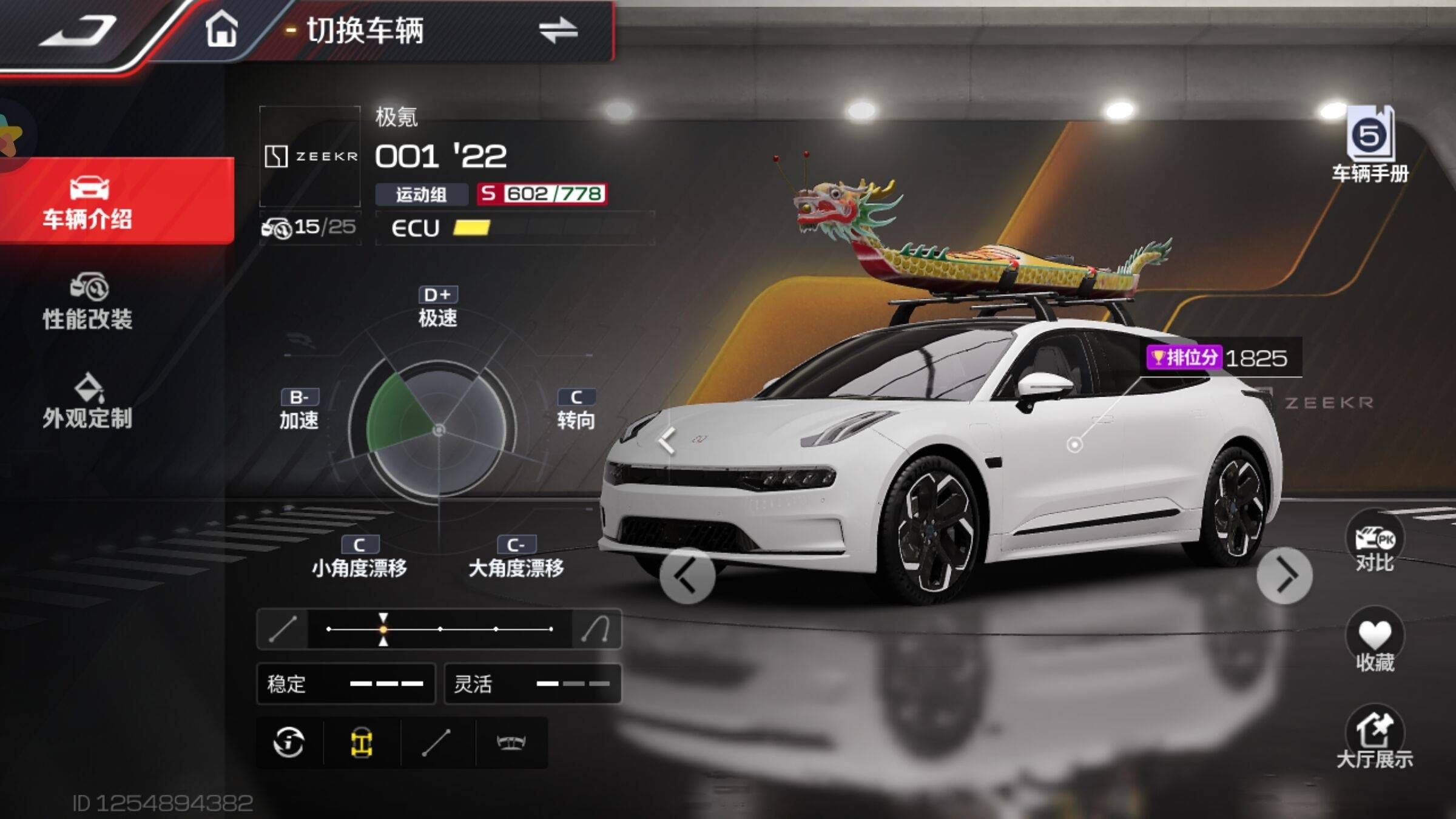Screen dimensions: 1456x819
Task: Select the spoiler wing icon
Action: point(511,743)
